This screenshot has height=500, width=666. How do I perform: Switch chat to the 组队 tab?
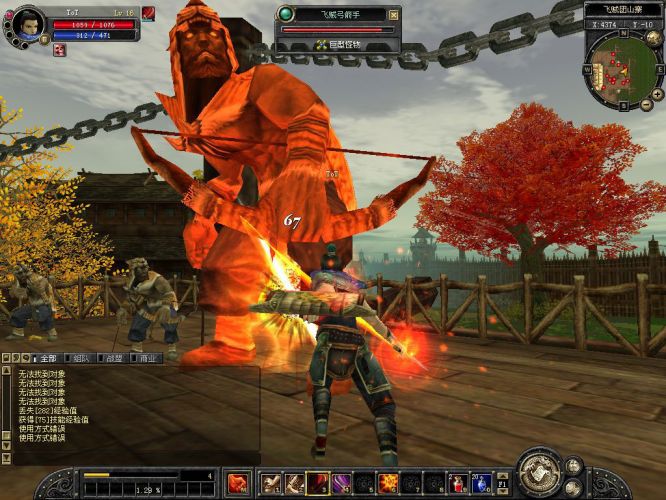82,358
